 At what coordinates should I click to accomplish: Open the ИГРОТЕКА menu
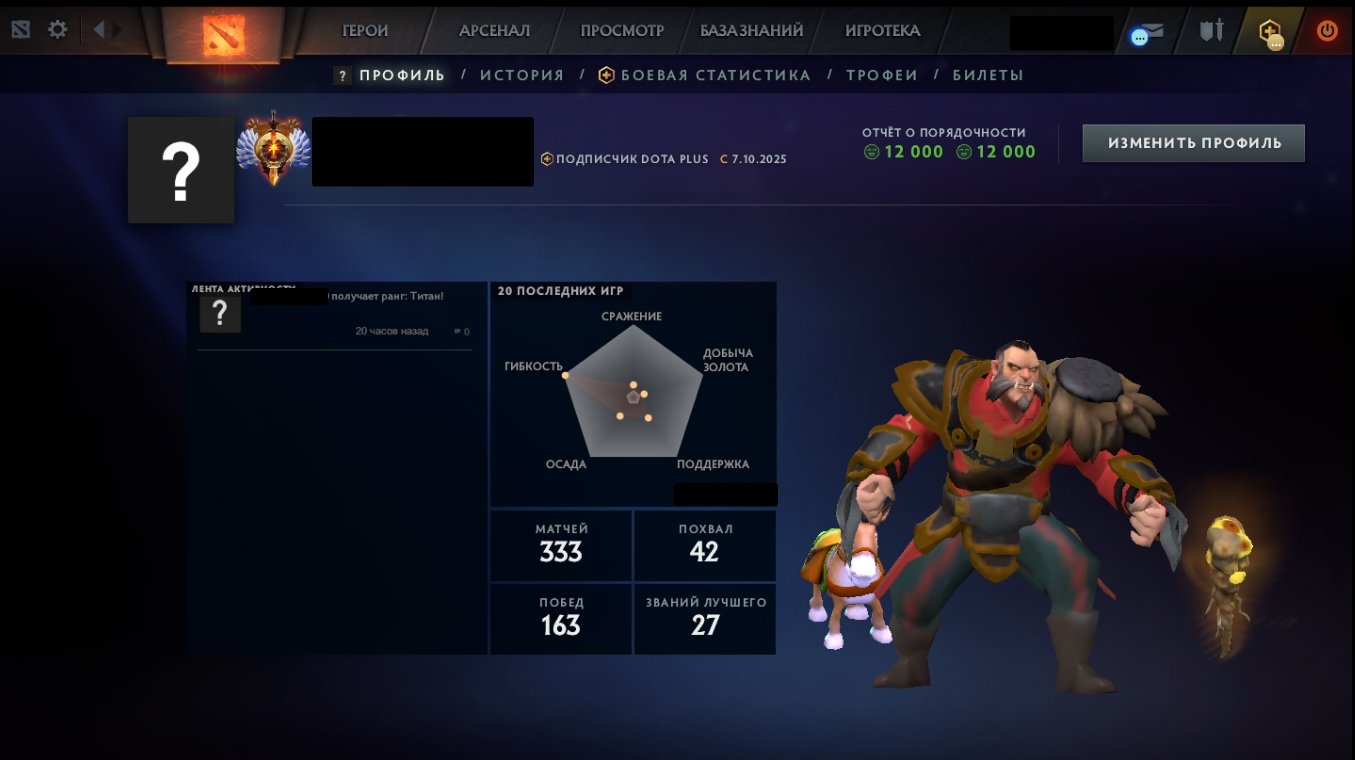tap(881, 31)
